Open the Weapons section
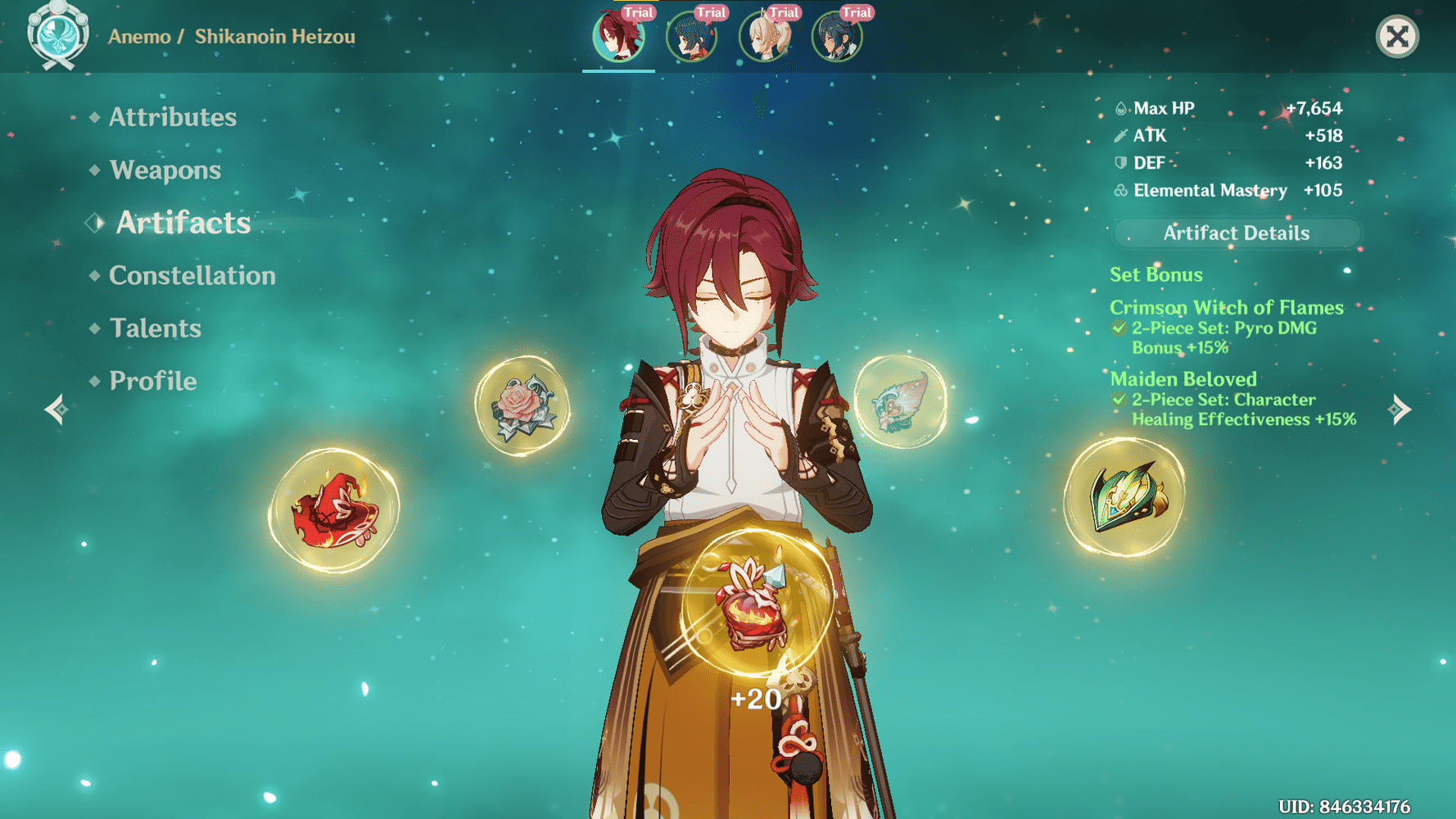1456x819 pixels. 165,170
